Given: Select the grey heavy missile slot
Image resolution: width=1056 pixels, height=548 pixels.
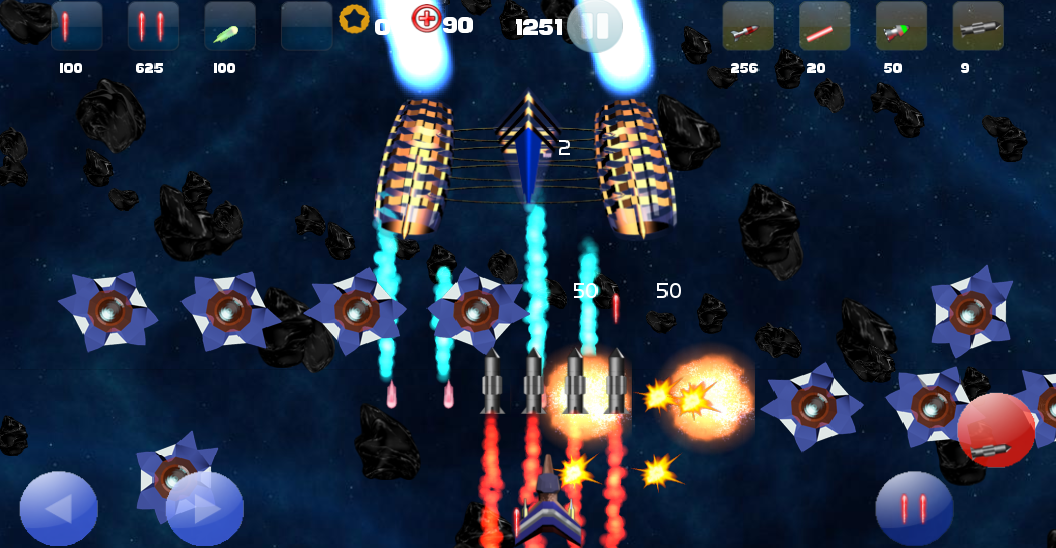Looking at the screenshot, I should tap(977, 27).
